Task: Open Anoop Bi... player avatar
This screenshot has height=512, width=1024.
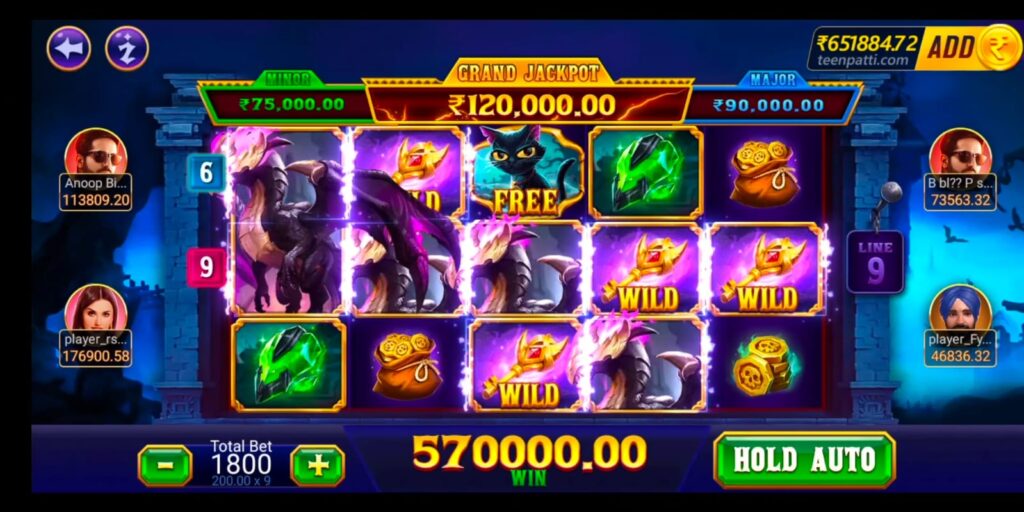Action: point(96,153)
